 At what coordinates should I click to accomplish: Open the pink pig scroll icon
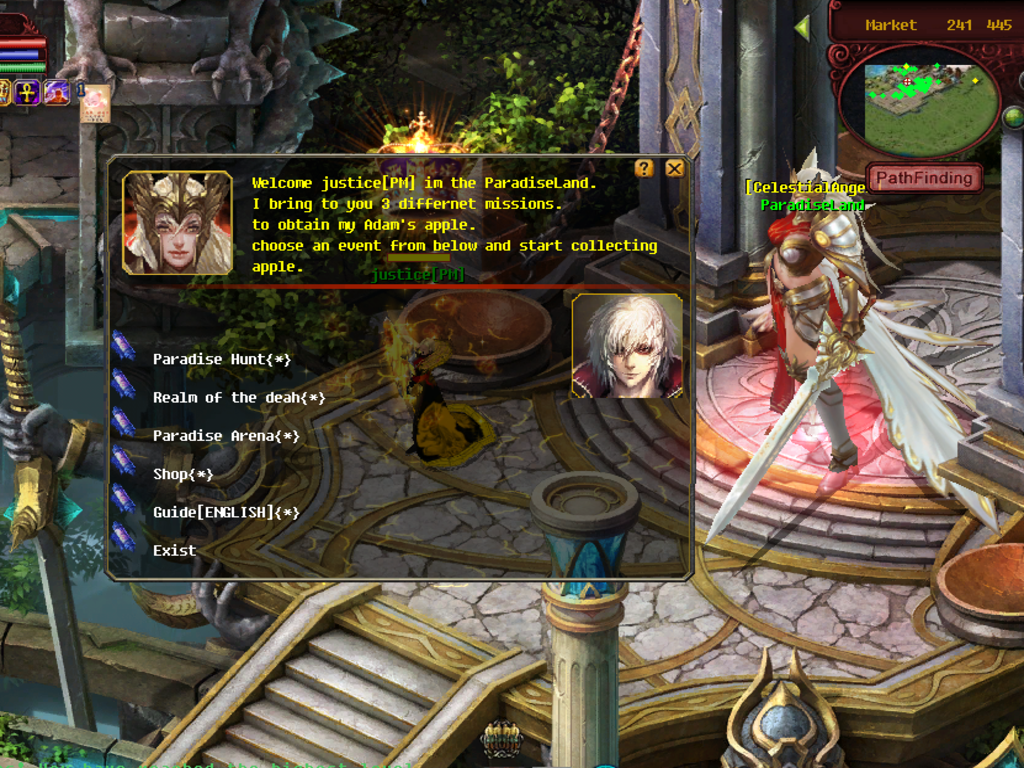point(95,104)
